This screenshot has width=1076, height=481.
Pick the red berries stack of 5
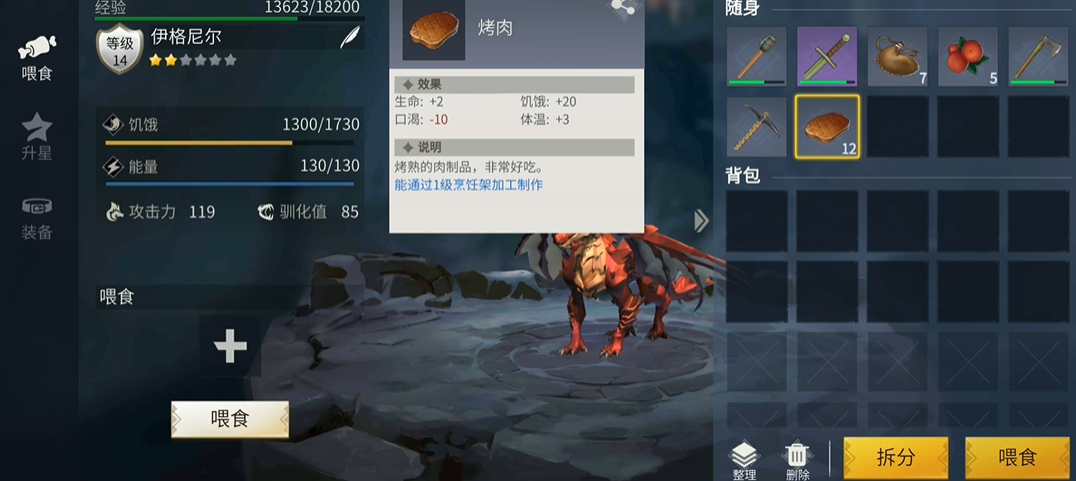coord(967,56)
